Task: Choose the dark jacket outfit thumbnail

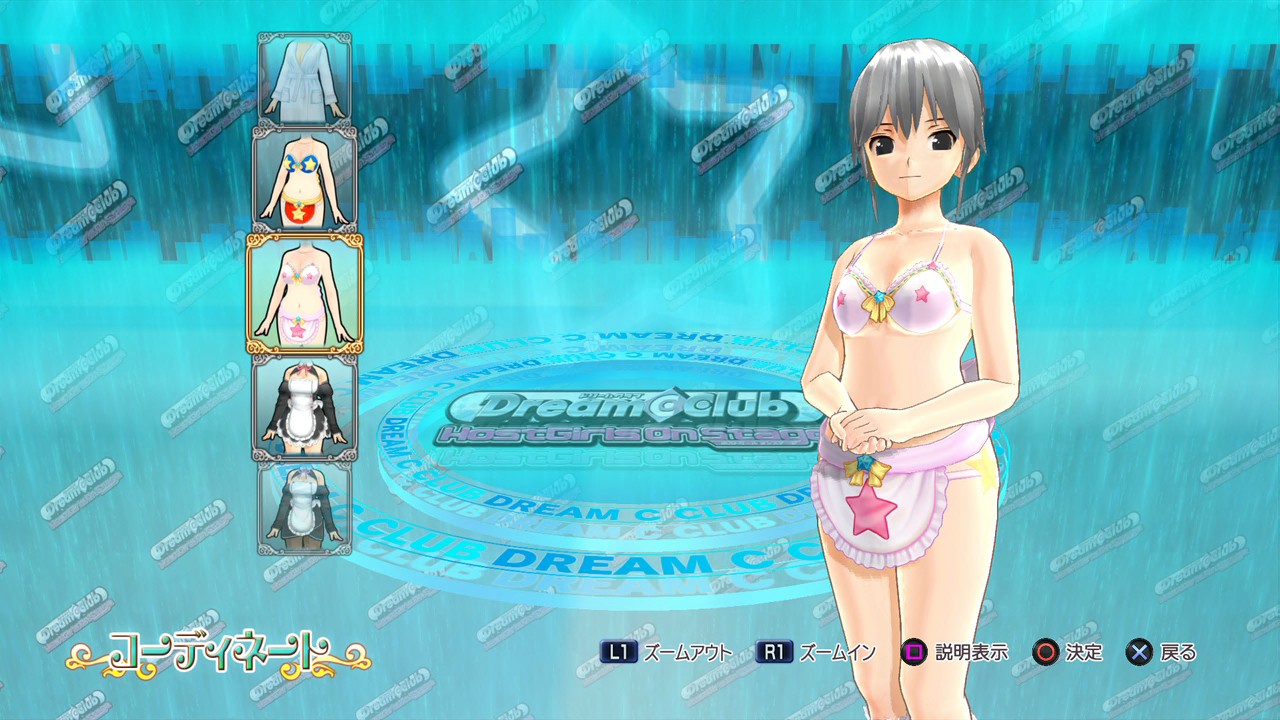Action: (305, 507)
